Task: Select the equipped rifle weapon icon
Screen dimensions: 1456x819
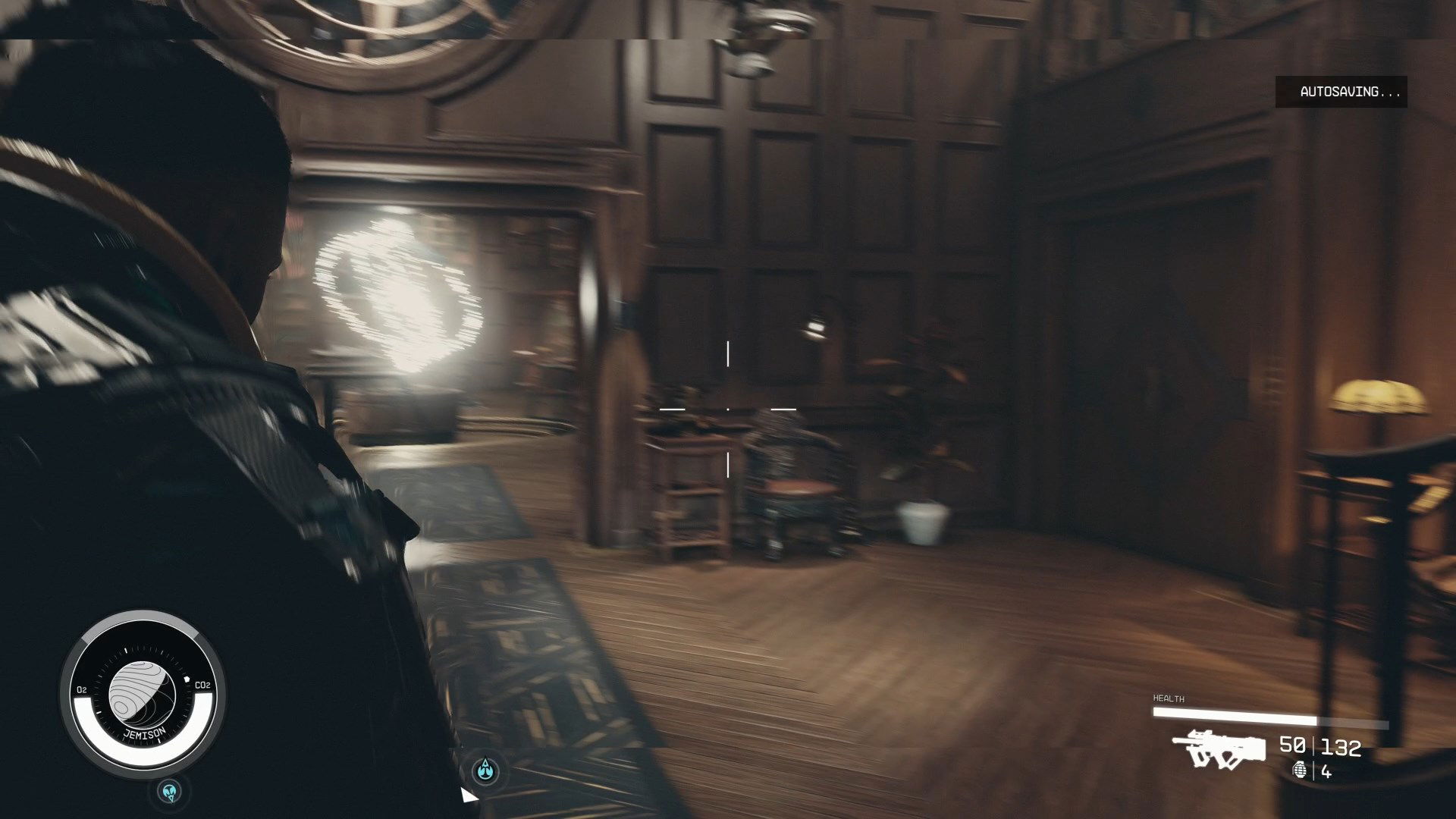Action: coord(1219,749)
